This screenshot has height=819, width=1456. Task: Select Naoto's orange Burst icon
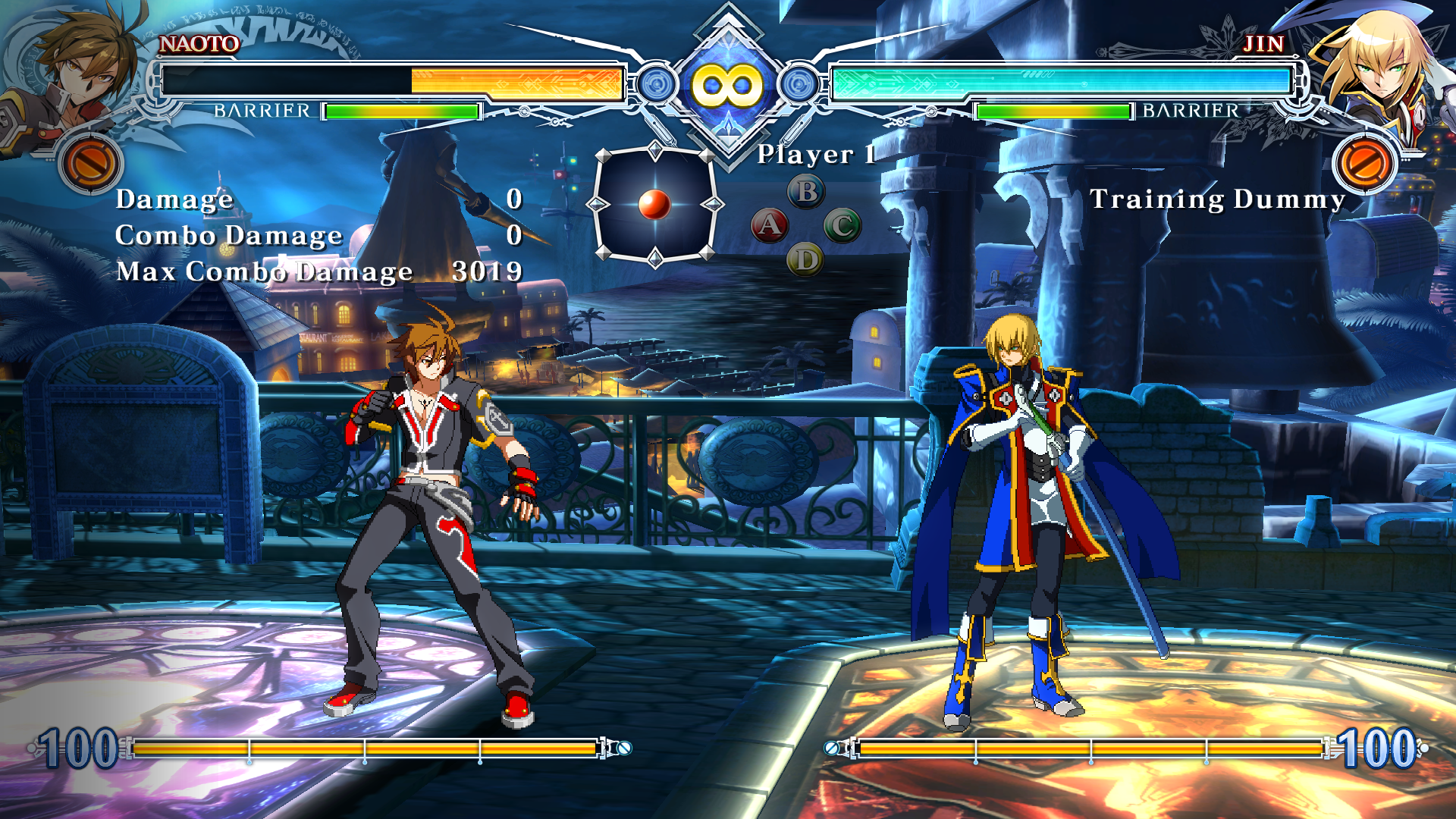coord(89,163)
